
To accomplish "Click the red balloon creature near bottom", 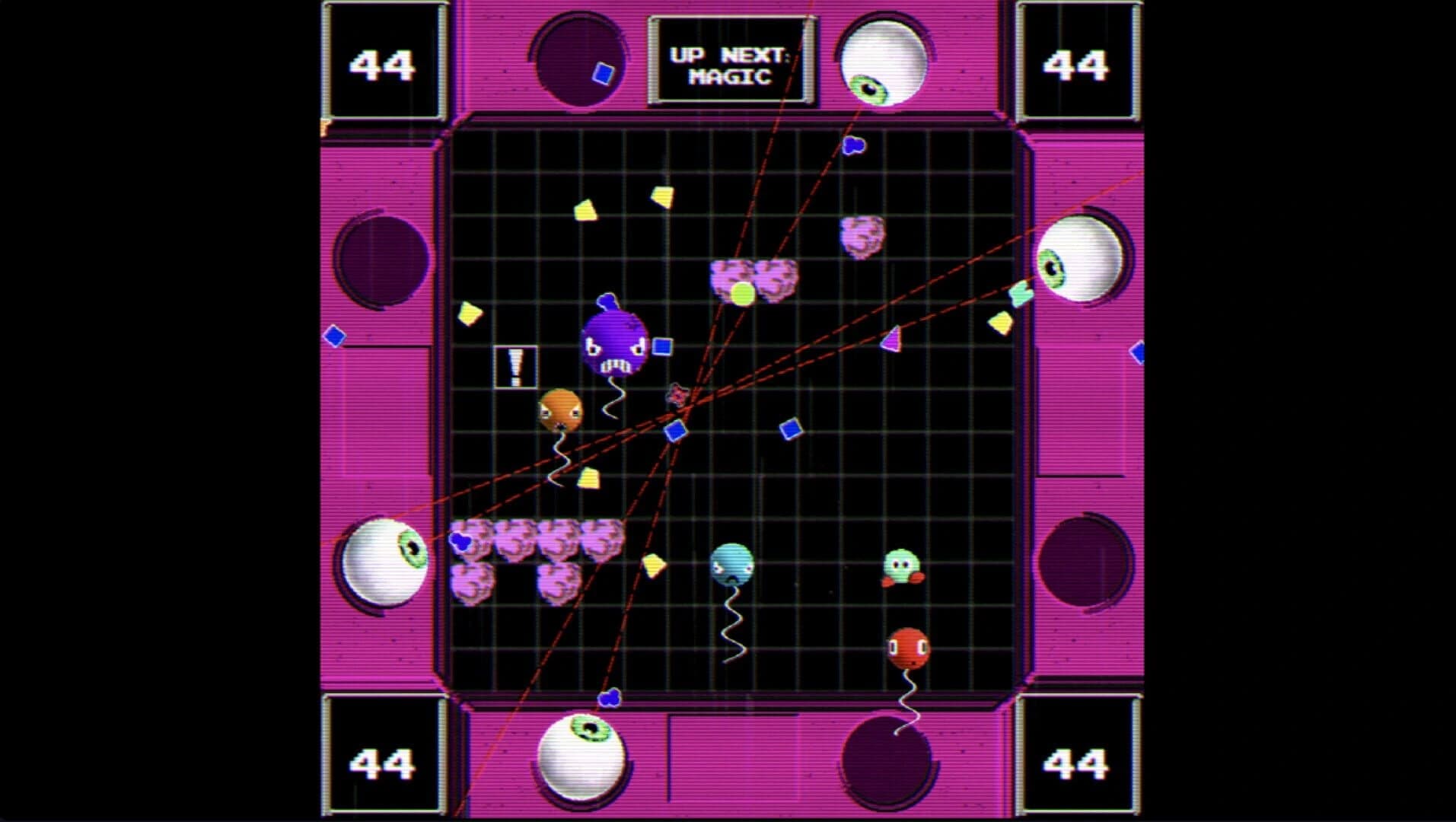I will (x=907, y=645).
